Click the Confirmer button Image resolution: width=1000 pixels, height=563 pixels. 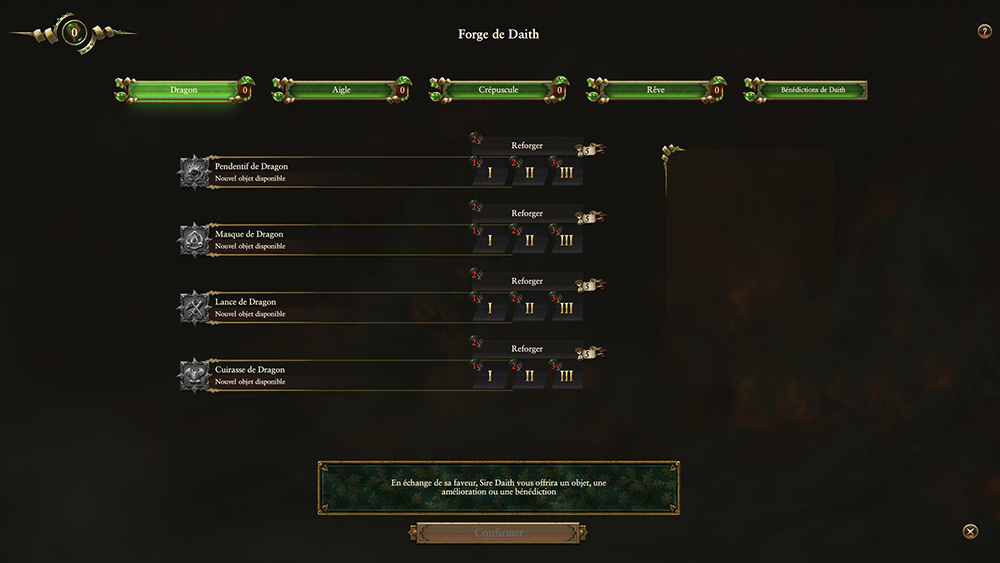tap(498, 533)
